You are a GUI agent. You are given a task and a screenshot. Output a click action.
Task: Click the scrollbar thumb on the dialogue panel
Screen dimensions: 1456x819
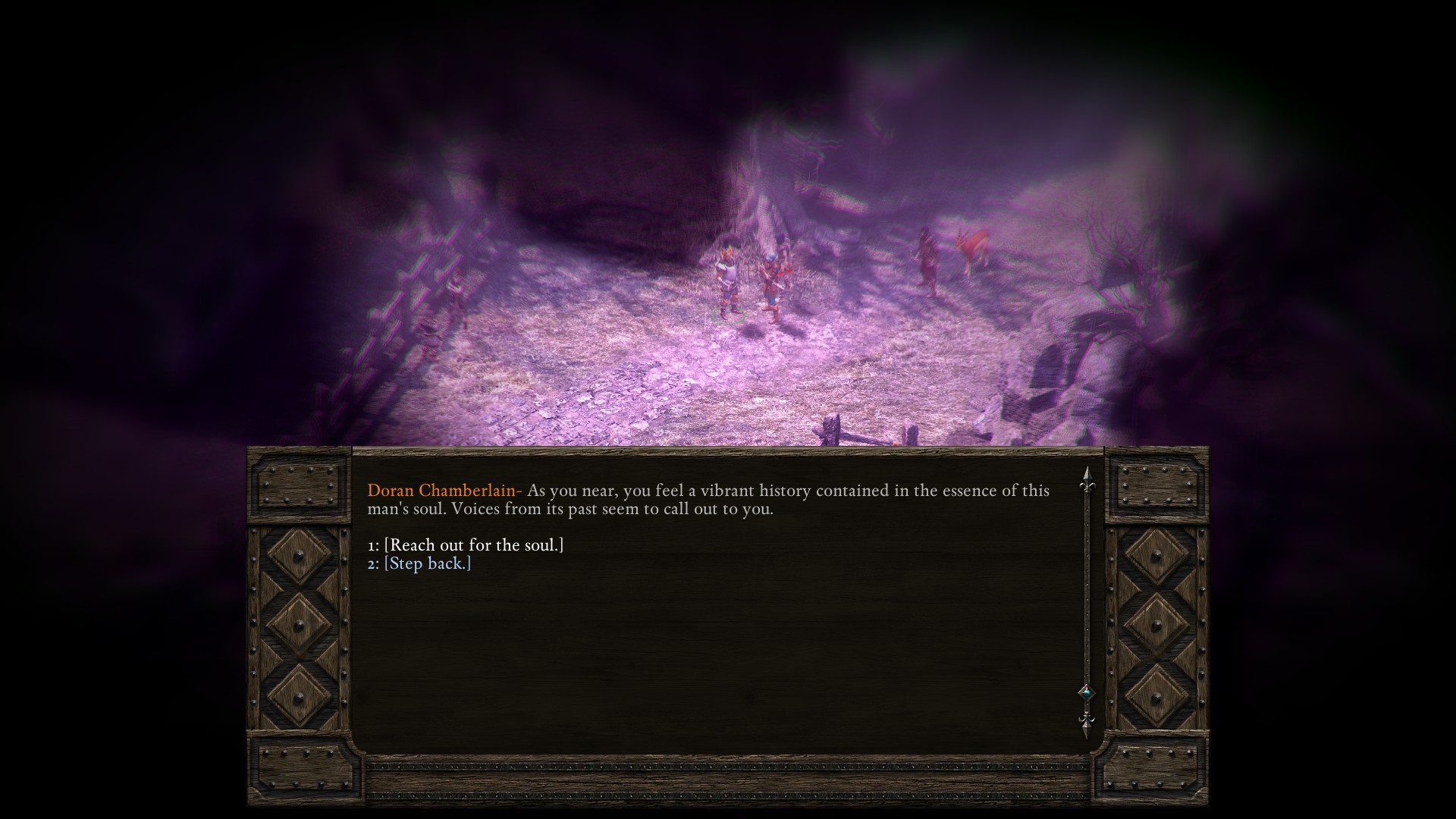tap(1087, 692)
